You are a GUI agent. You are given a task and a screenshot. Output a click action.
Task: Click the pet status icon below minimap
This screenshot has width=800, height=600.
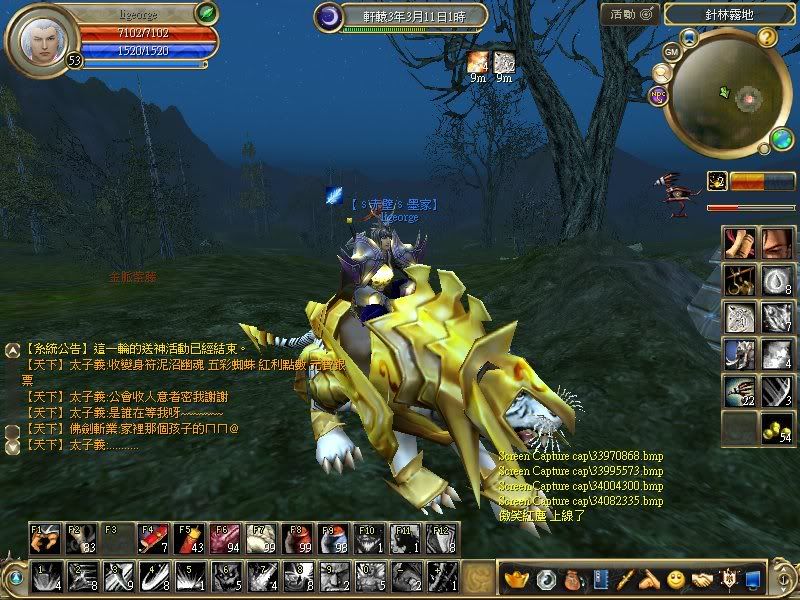coord(716,181)
